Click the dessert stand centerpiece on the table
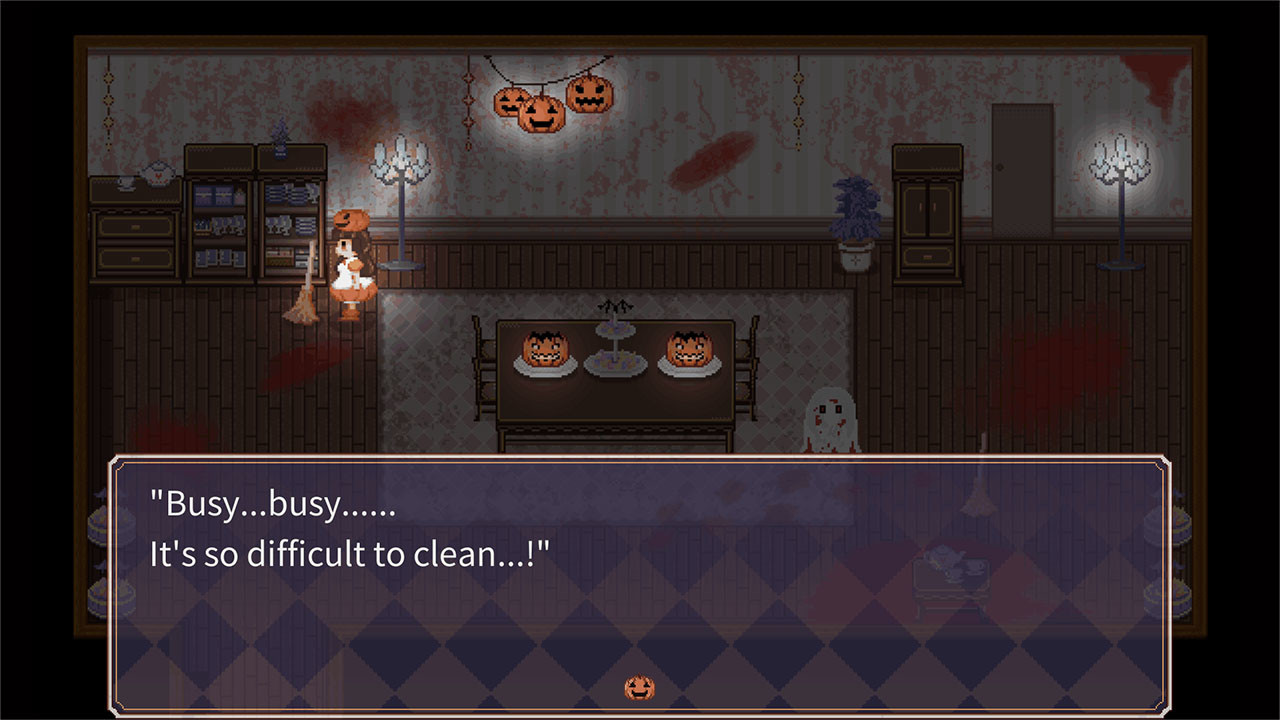Image resolution: width=1280 pixels, height=720 pixels. 617,340
